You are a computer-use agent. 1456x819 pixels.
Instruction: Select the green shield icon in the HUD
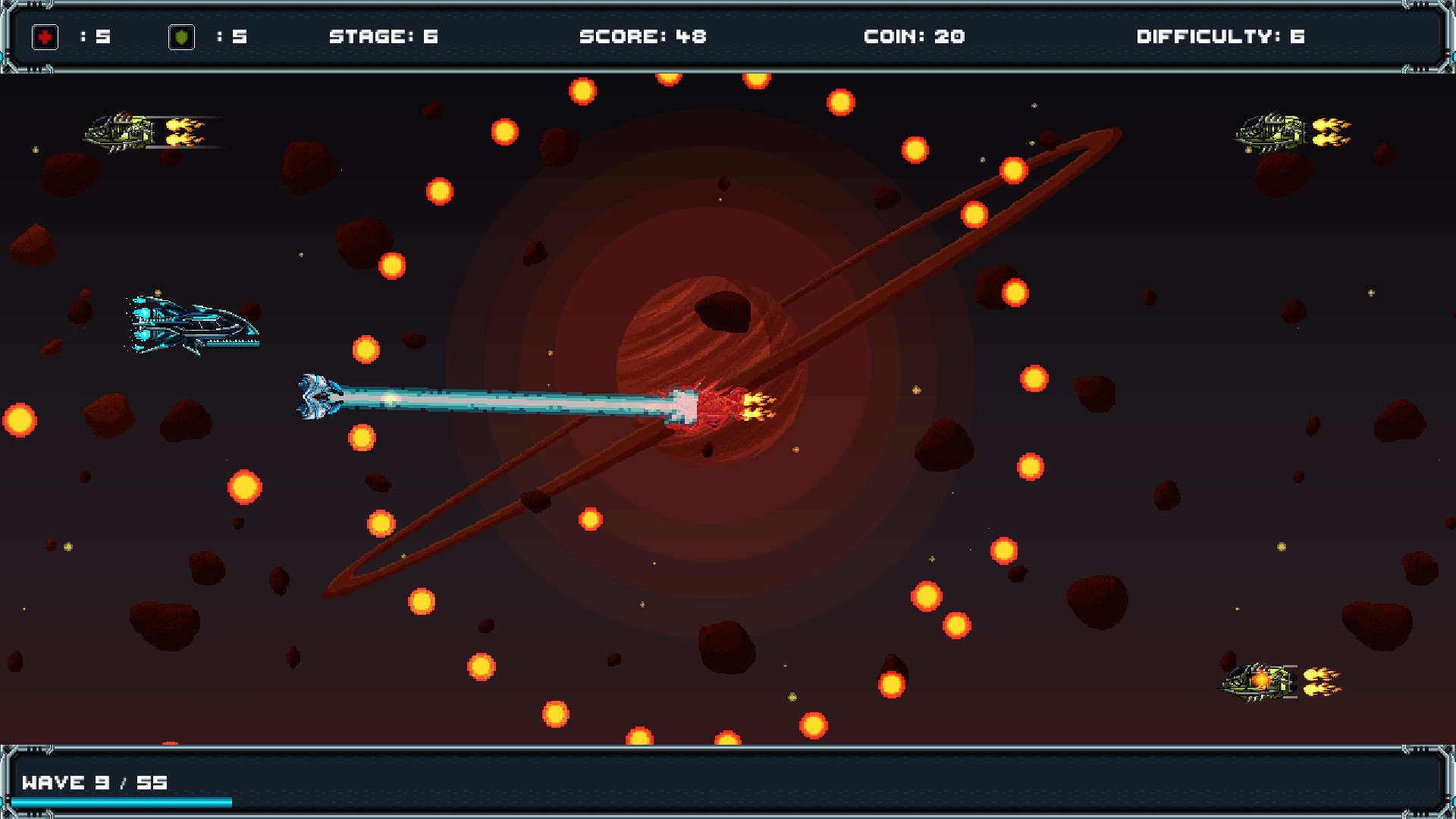[181, 35]
